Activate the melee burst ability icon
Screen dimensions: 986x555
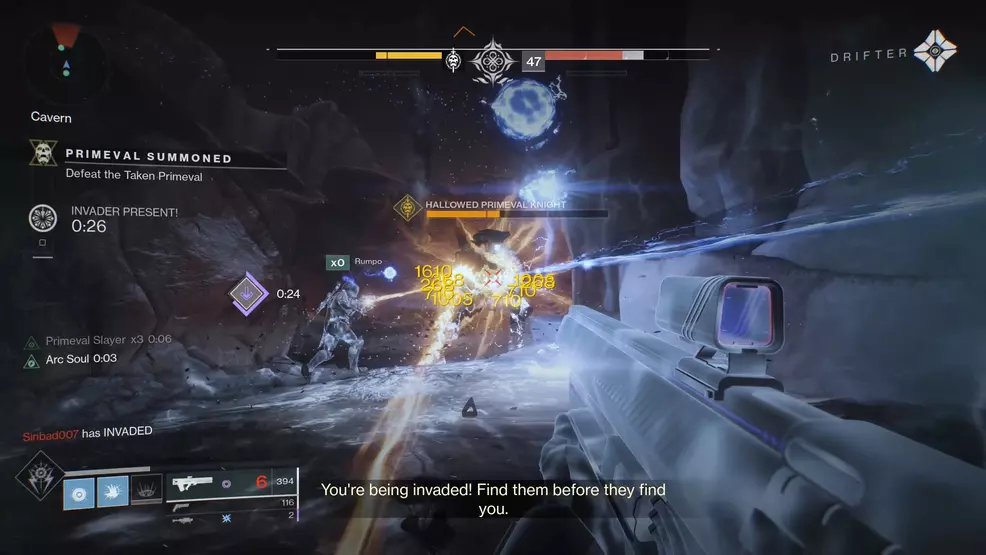[113, 490]
